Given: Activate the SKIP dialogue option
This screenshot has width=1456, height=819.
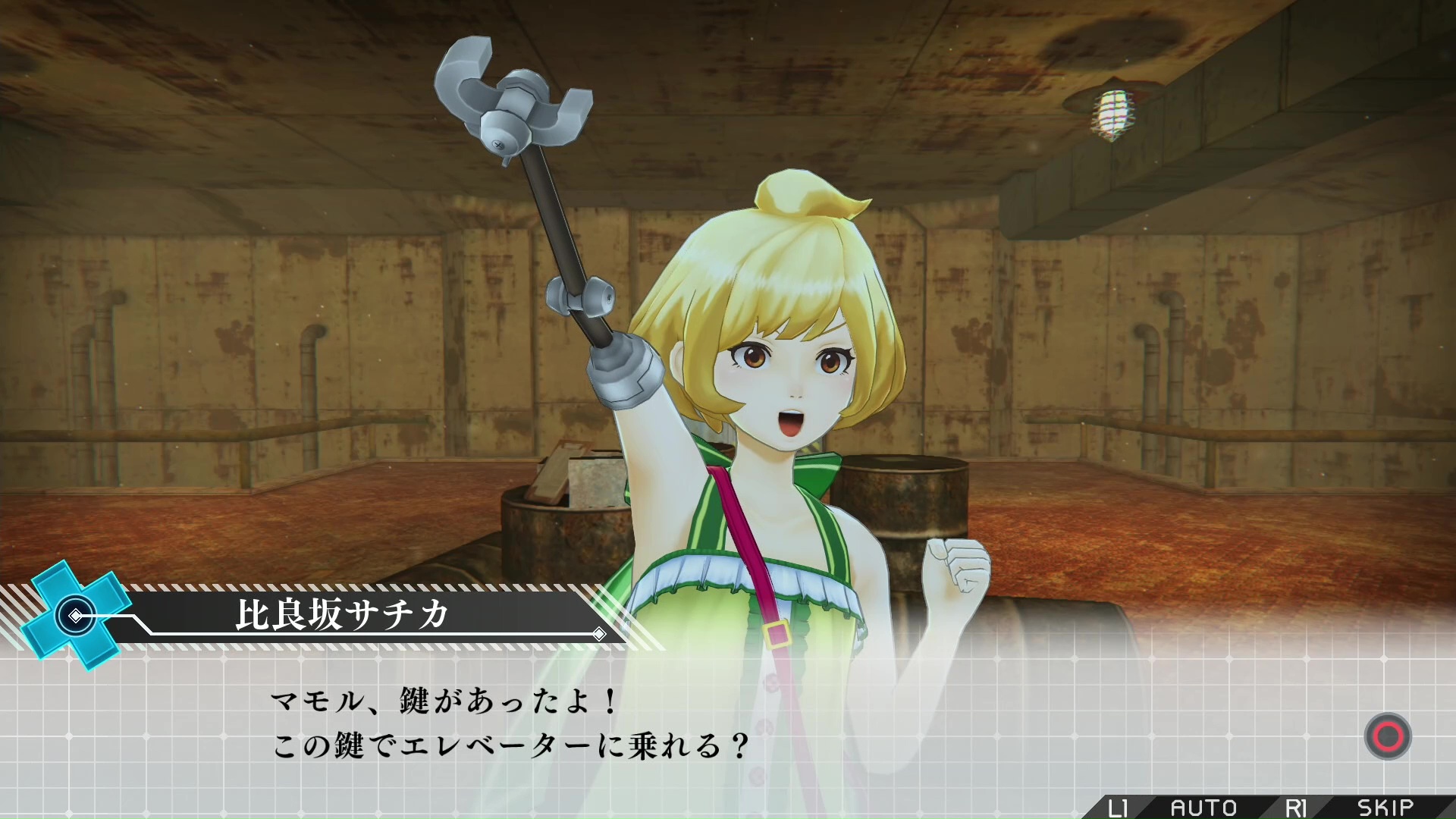Looking at the screenshot, I should coord(1385,808).
